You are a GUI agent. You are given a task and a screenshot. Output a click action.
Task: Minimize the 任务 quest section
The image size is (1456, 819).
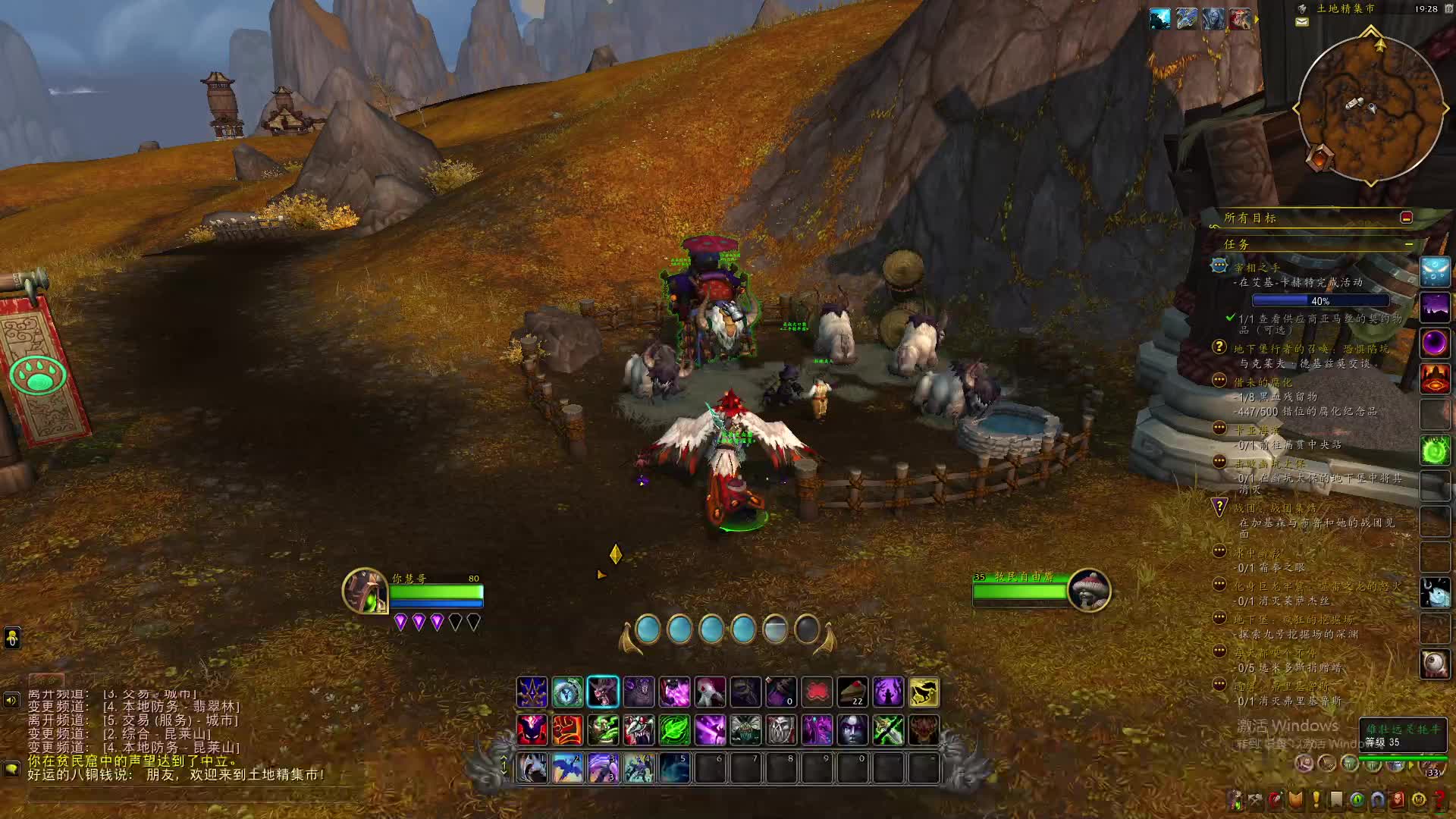point(1408,244)
